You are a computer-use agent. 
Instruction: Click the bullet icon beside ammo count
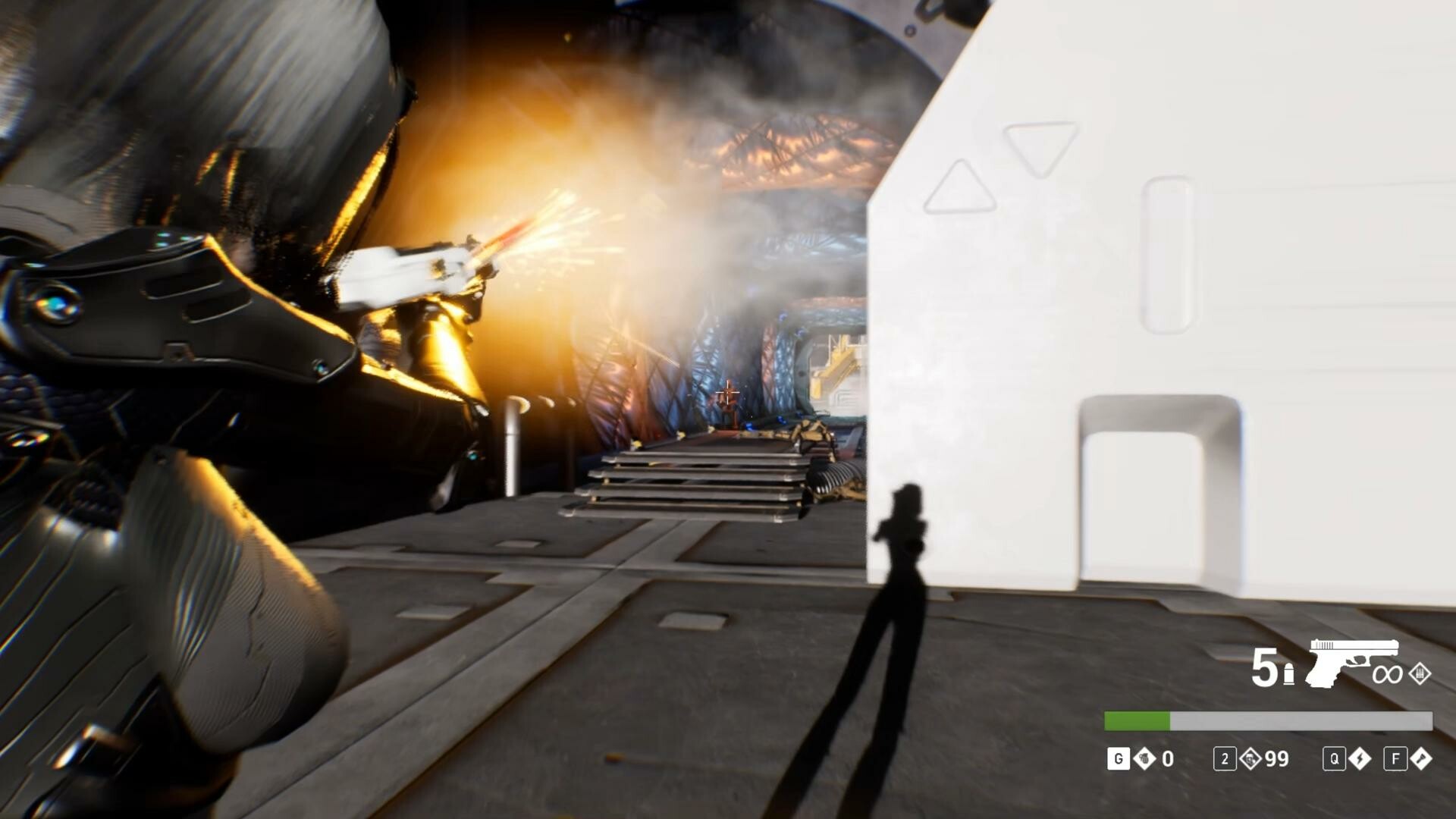1289,673
